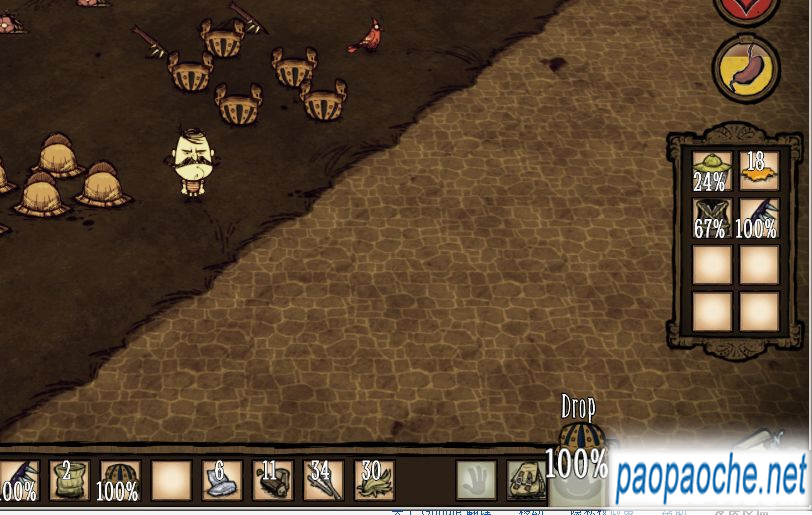This screenshot has height=515, width=812.
Task: Select the stack of 2 inventory slot
Action: coord(69,481)
